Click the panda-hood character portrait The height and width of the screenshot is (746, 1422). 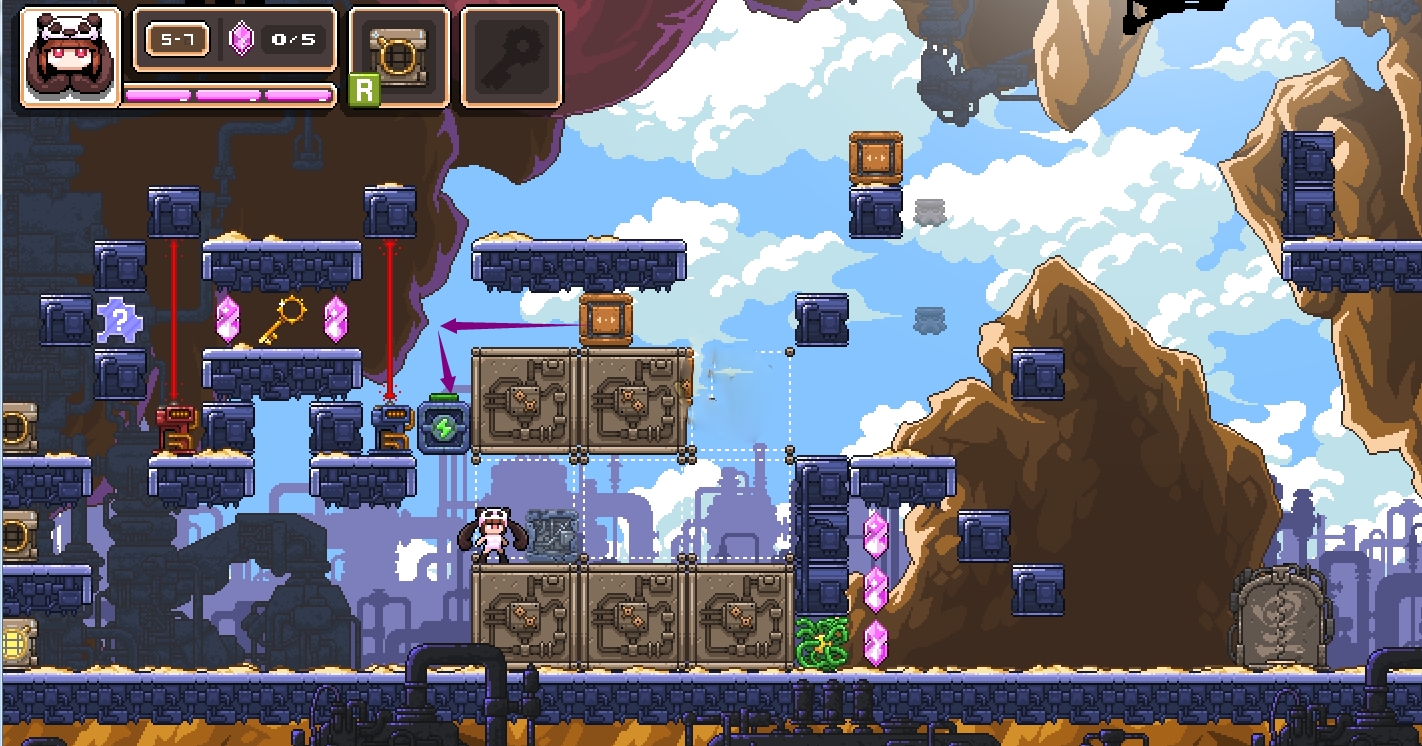(x=70, y=56)
